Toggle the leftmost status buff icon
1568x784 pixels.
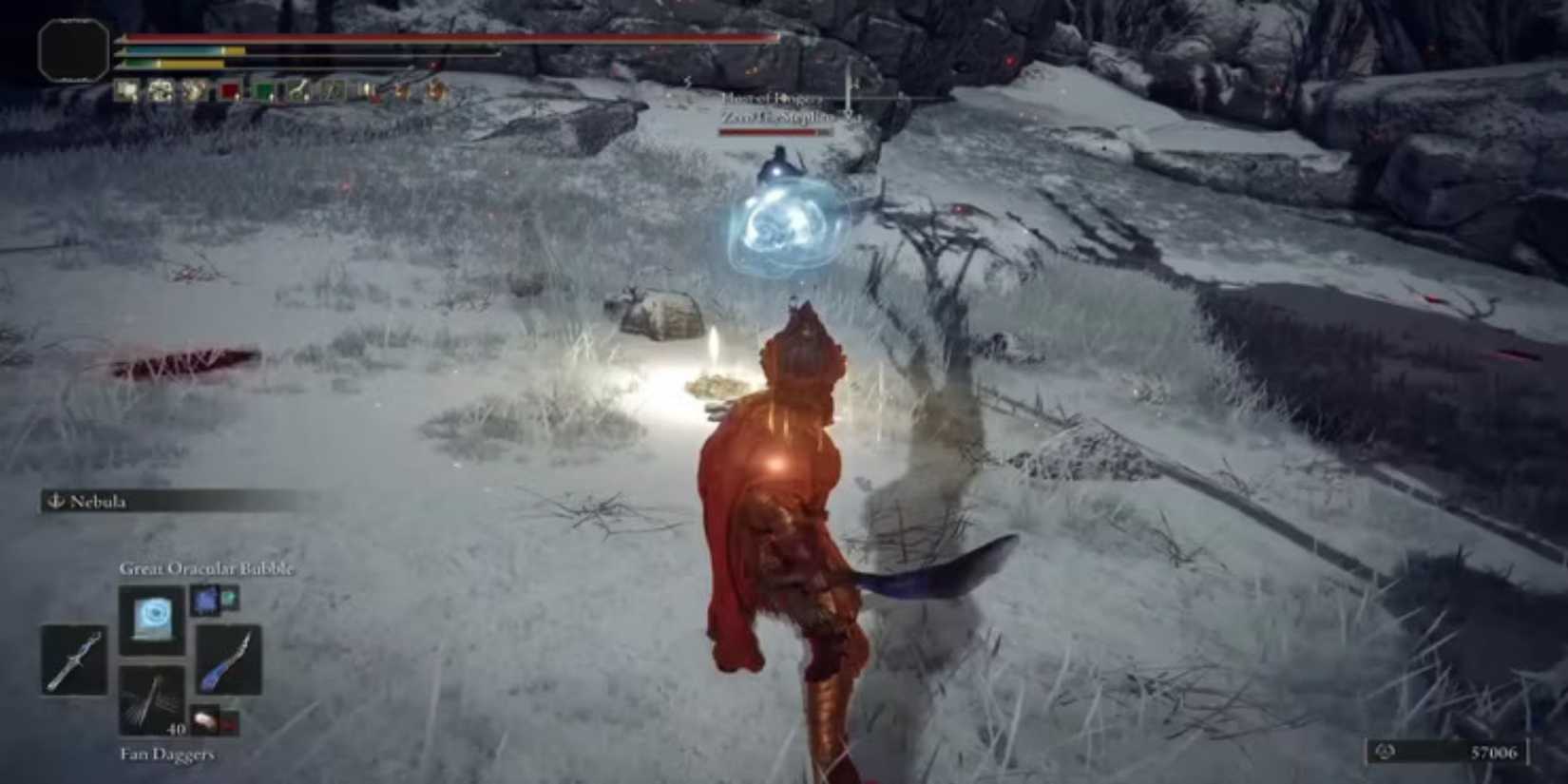(x=124, y=89)
